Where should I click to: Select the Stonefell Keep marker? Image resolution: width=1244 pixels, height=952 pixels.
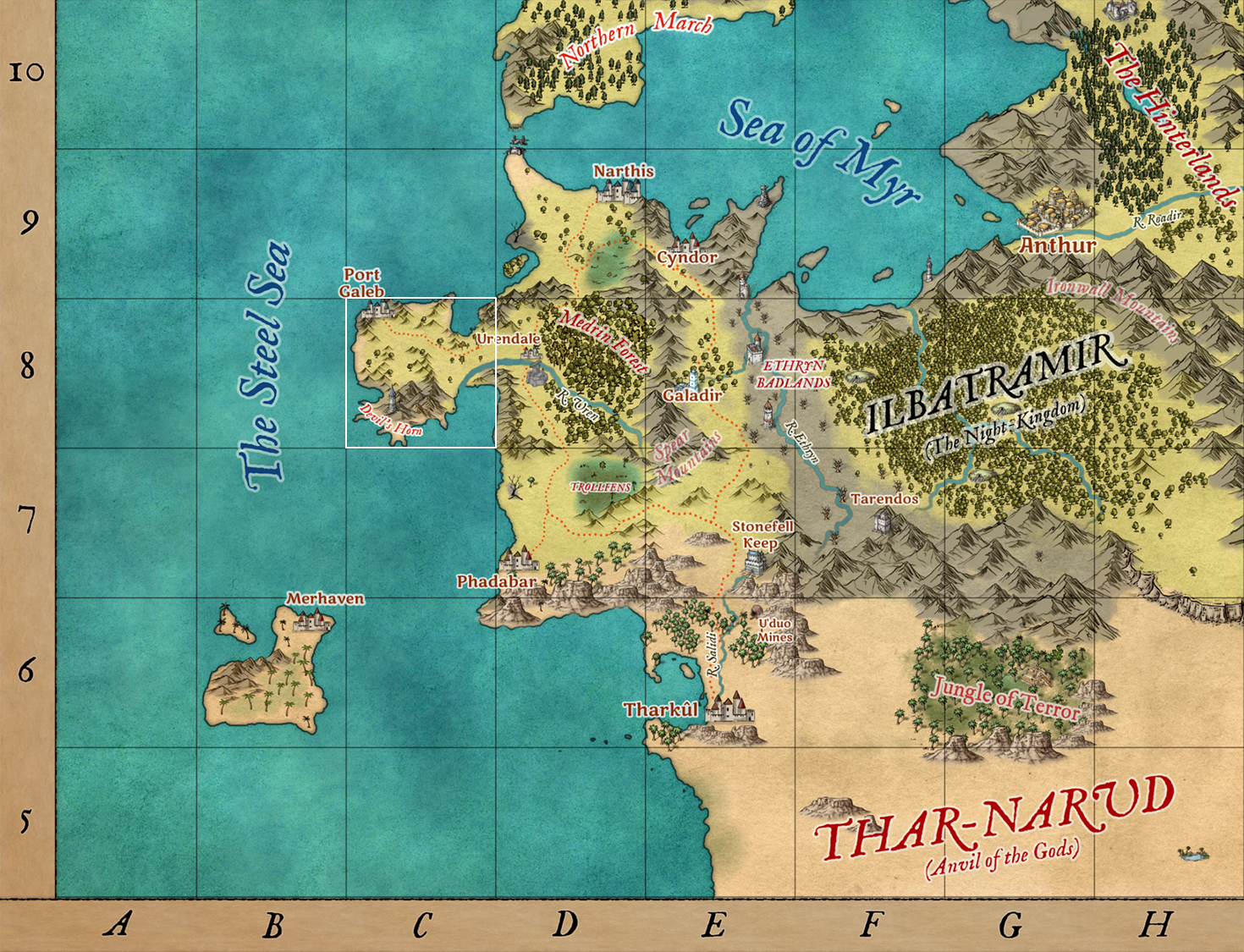[754, 563]
